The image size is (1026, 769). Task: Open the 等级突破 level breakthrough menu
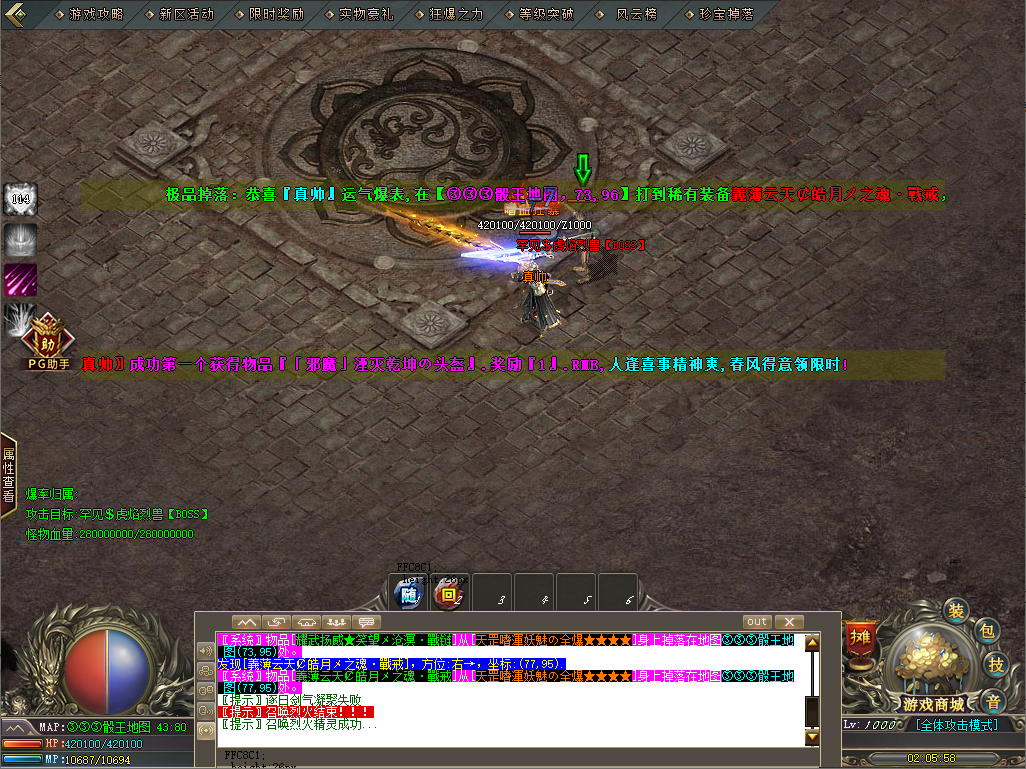click(546, 14)
